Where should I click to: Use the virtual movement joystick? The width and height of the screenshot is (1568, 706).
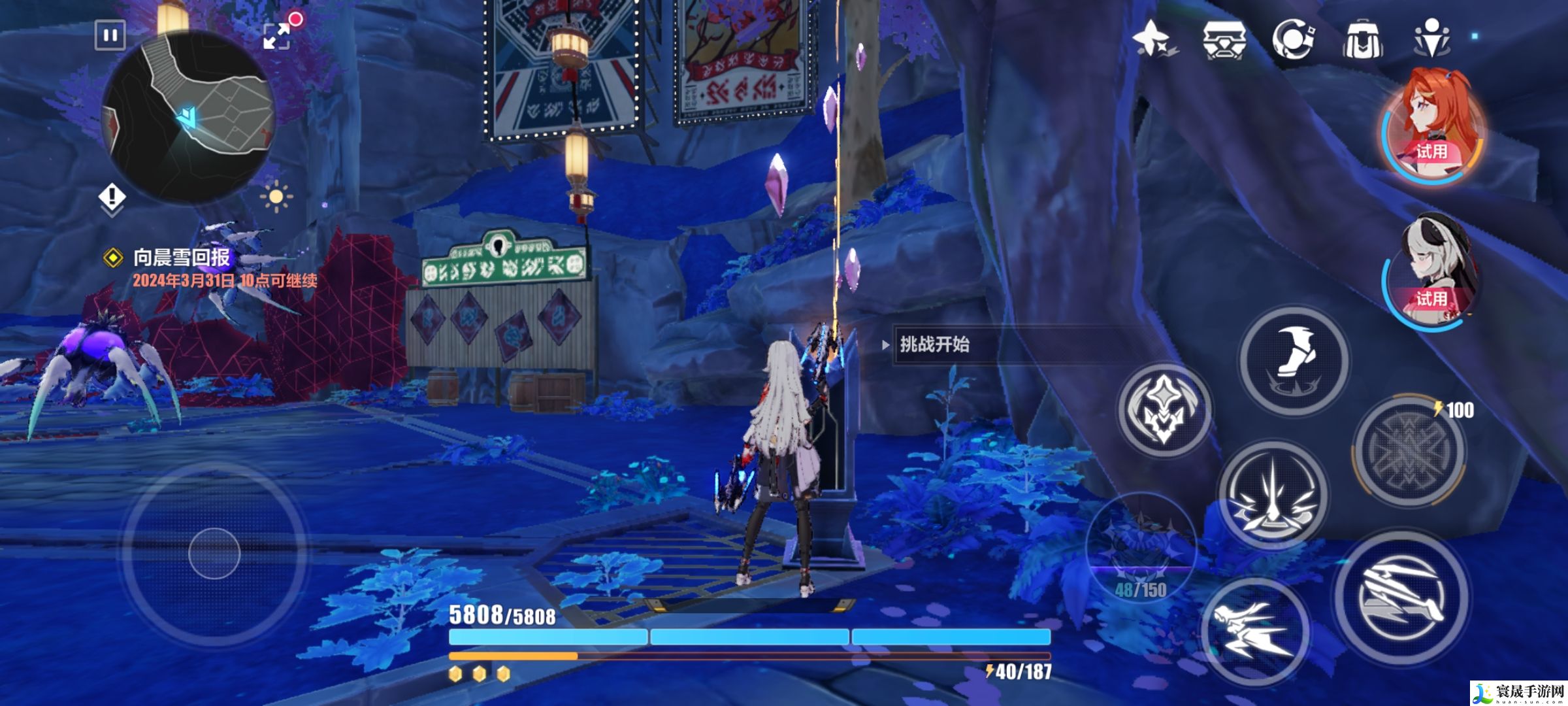(214, 554)
